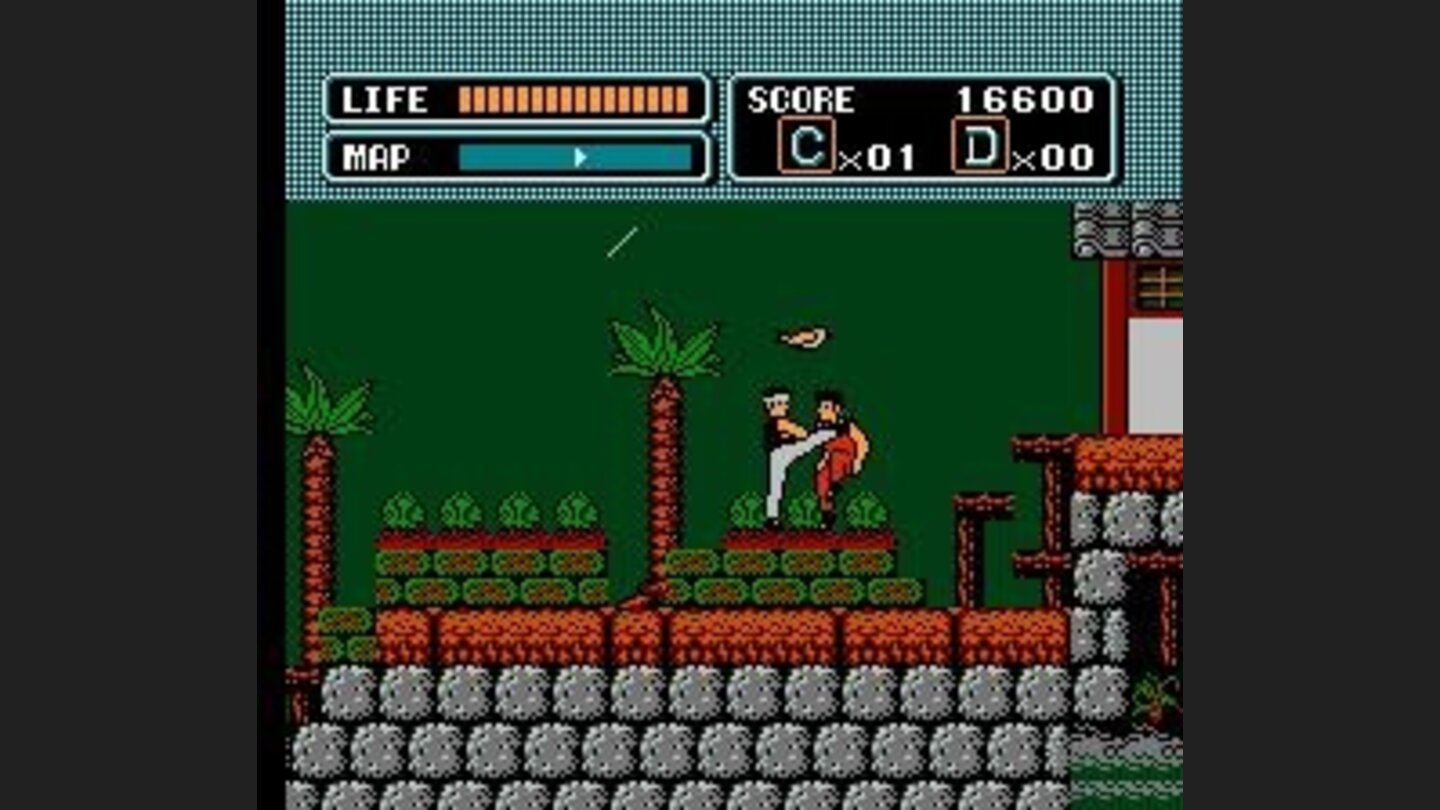Viewport: 1440px width, 810px height.
Task: Click the 16600 score value
Action: tap(1028, 100)
